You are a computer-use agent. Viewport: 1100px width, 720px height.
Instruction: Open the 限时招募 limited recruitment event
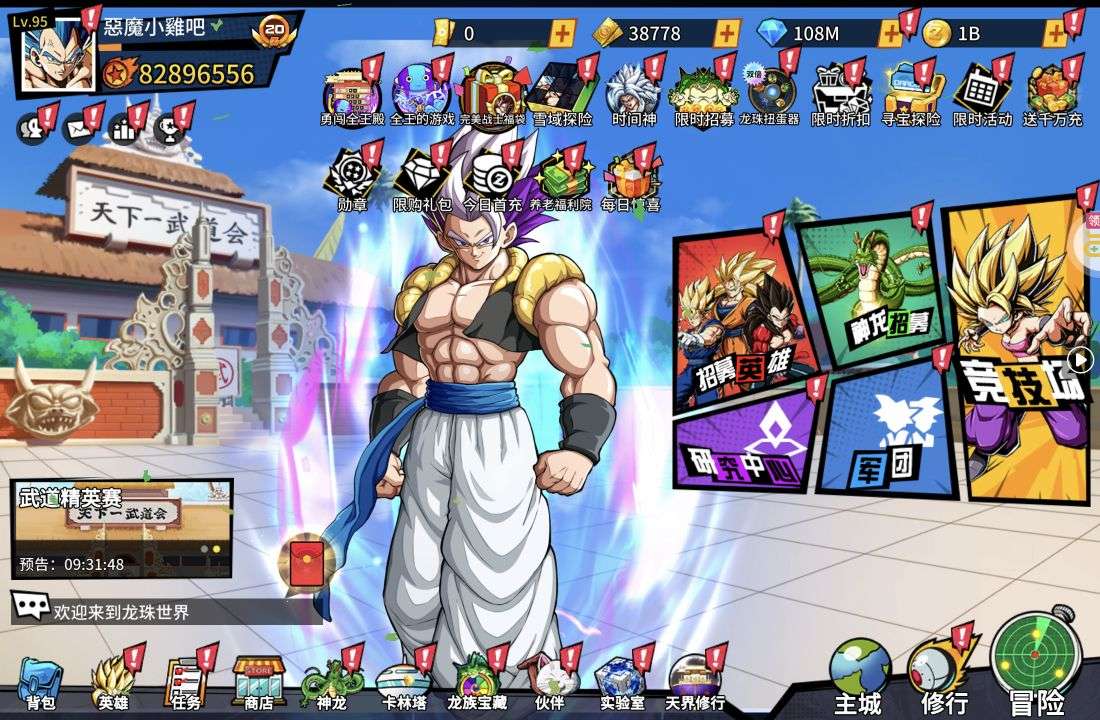tap(704, 95)
